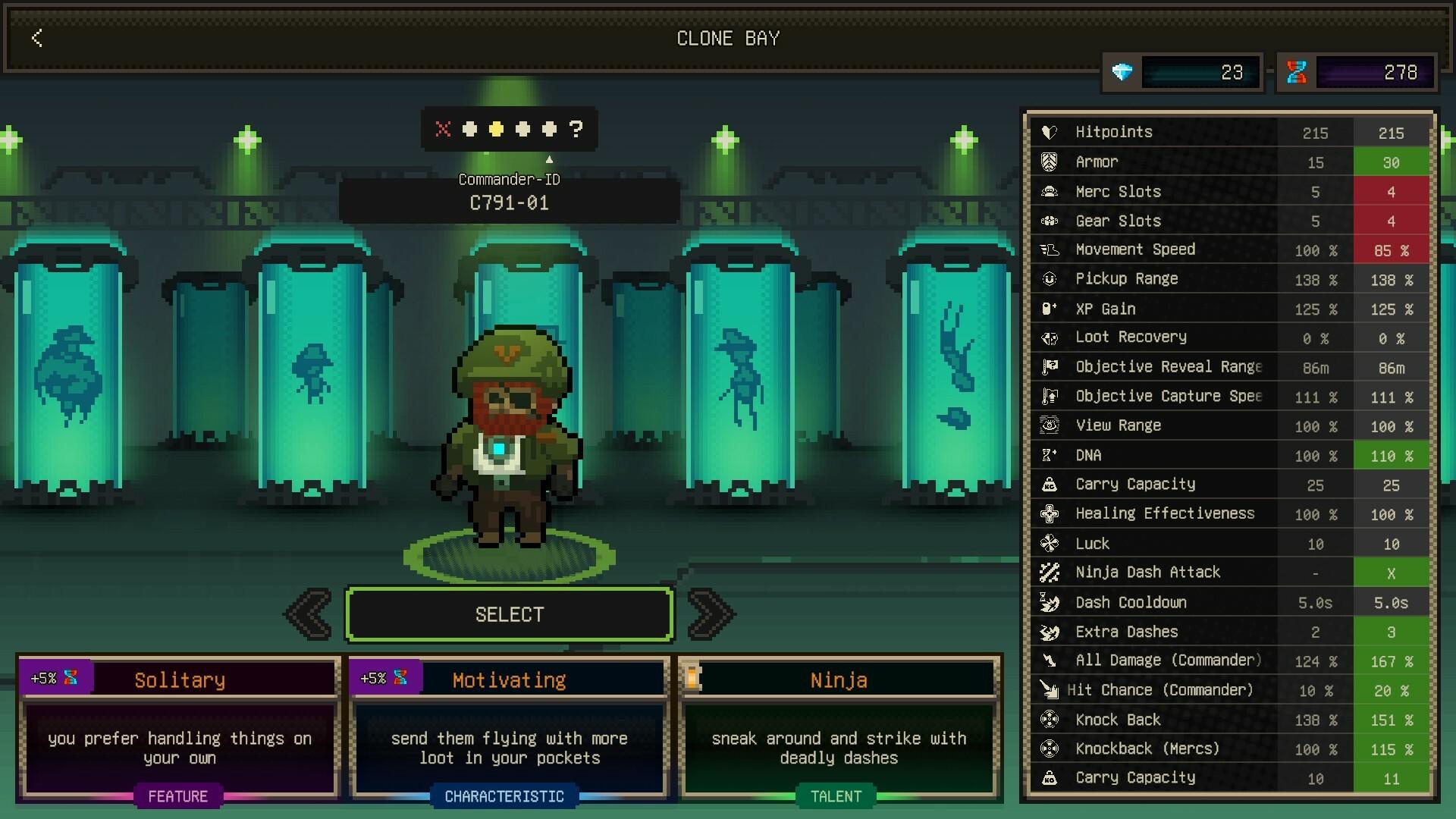The width and height of the screenshot is (1456, 819).
Task: Click the Ninja Dash Attack crossed-blades icon
Action: point(1050,573)
